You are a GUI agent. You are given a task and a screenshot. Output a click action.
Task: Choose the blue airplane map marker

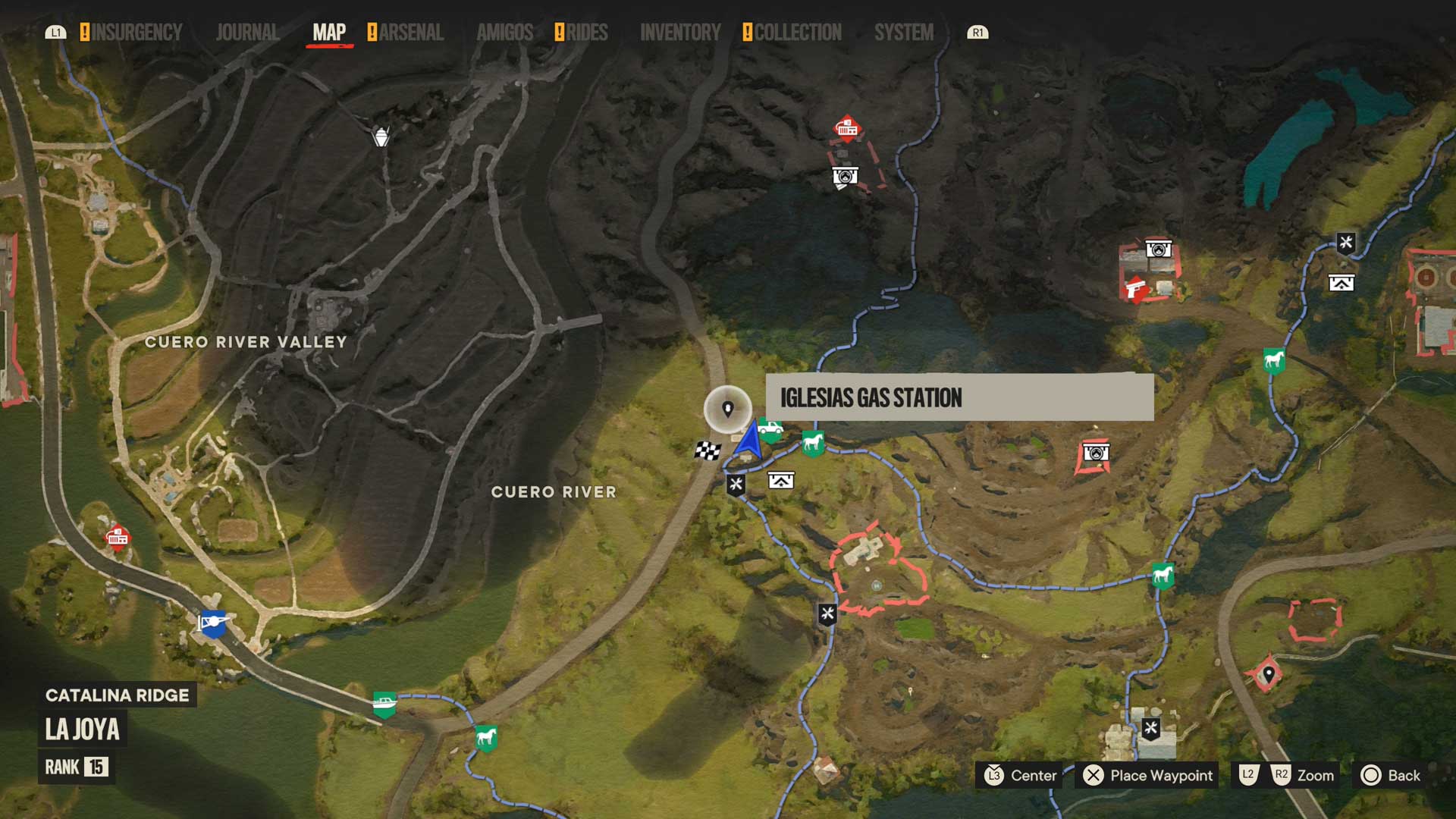[213, 623]
